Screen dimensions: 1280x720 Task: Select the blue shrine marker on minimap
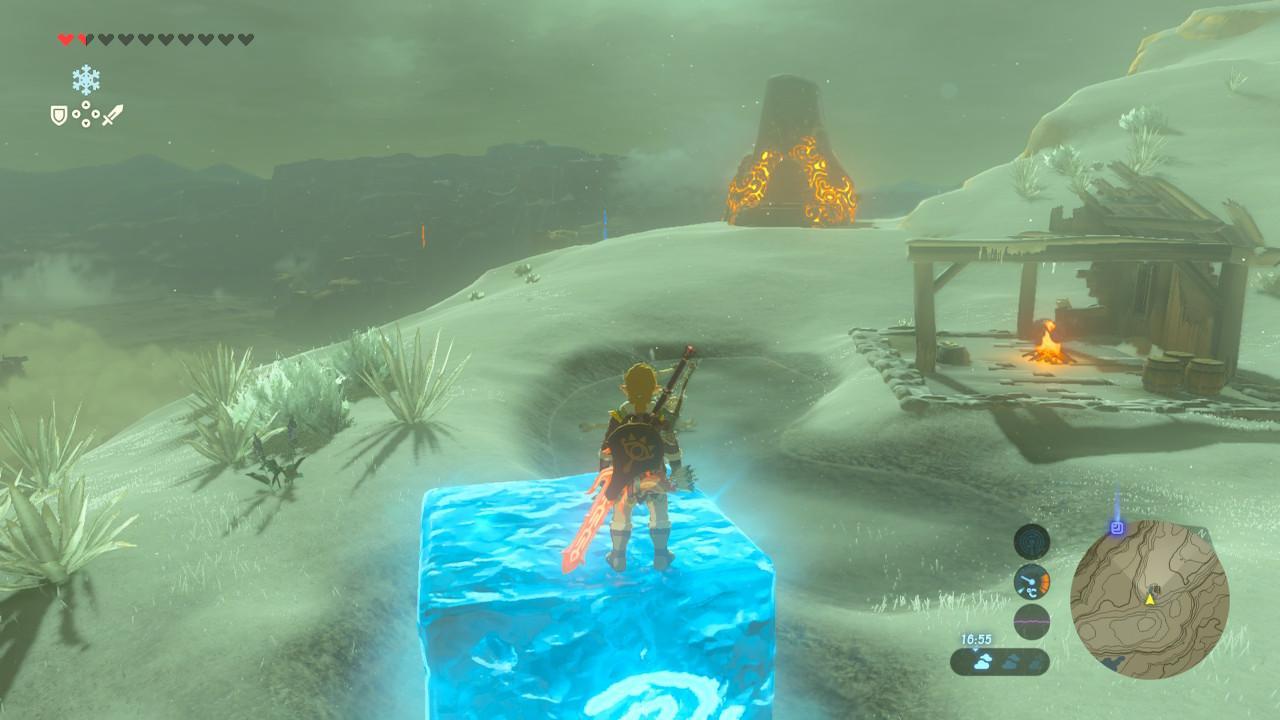click(1116, 526)
